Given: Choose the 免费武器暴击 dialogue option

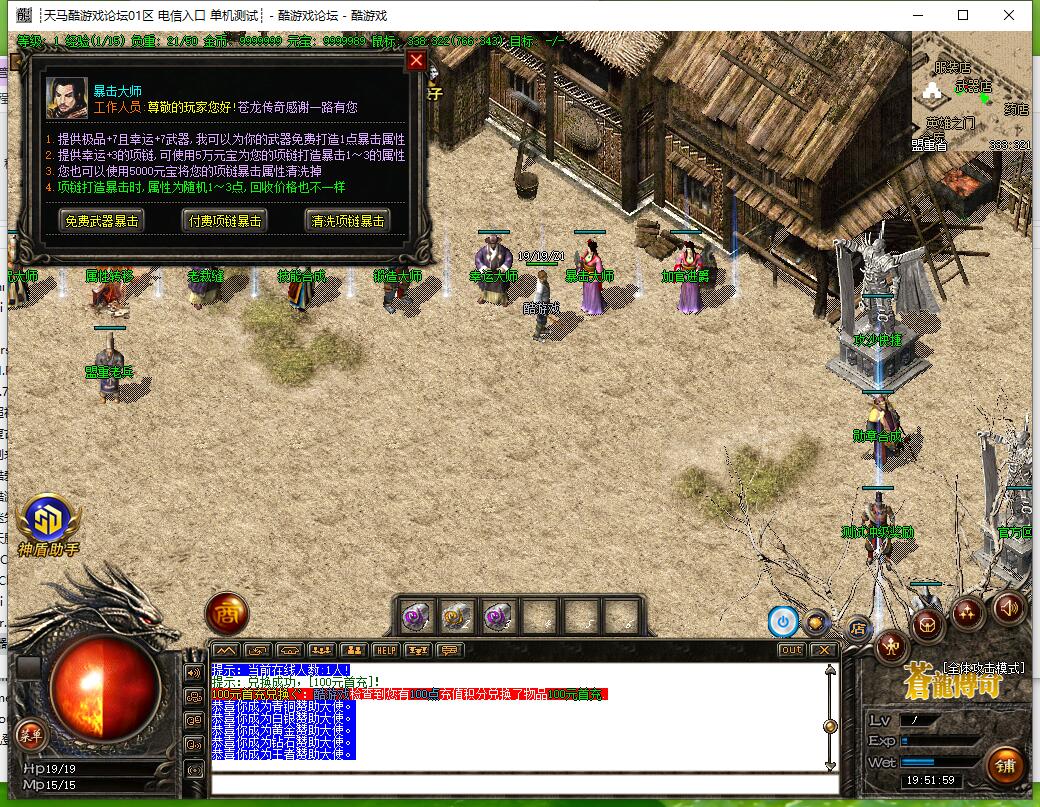Looking at the screenshot, I should 101,221.
